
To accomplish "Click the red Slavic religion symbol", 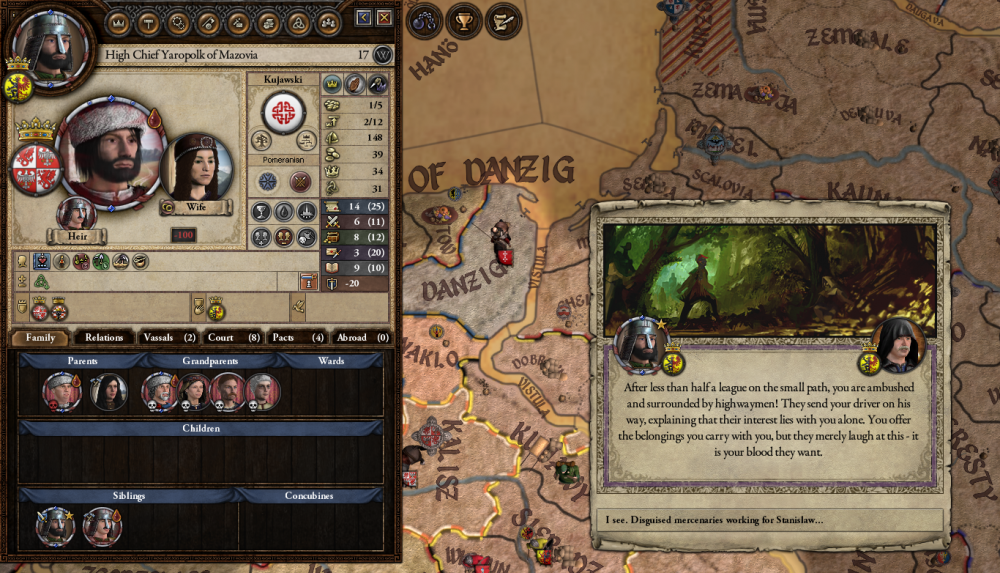I will point(284,111).
